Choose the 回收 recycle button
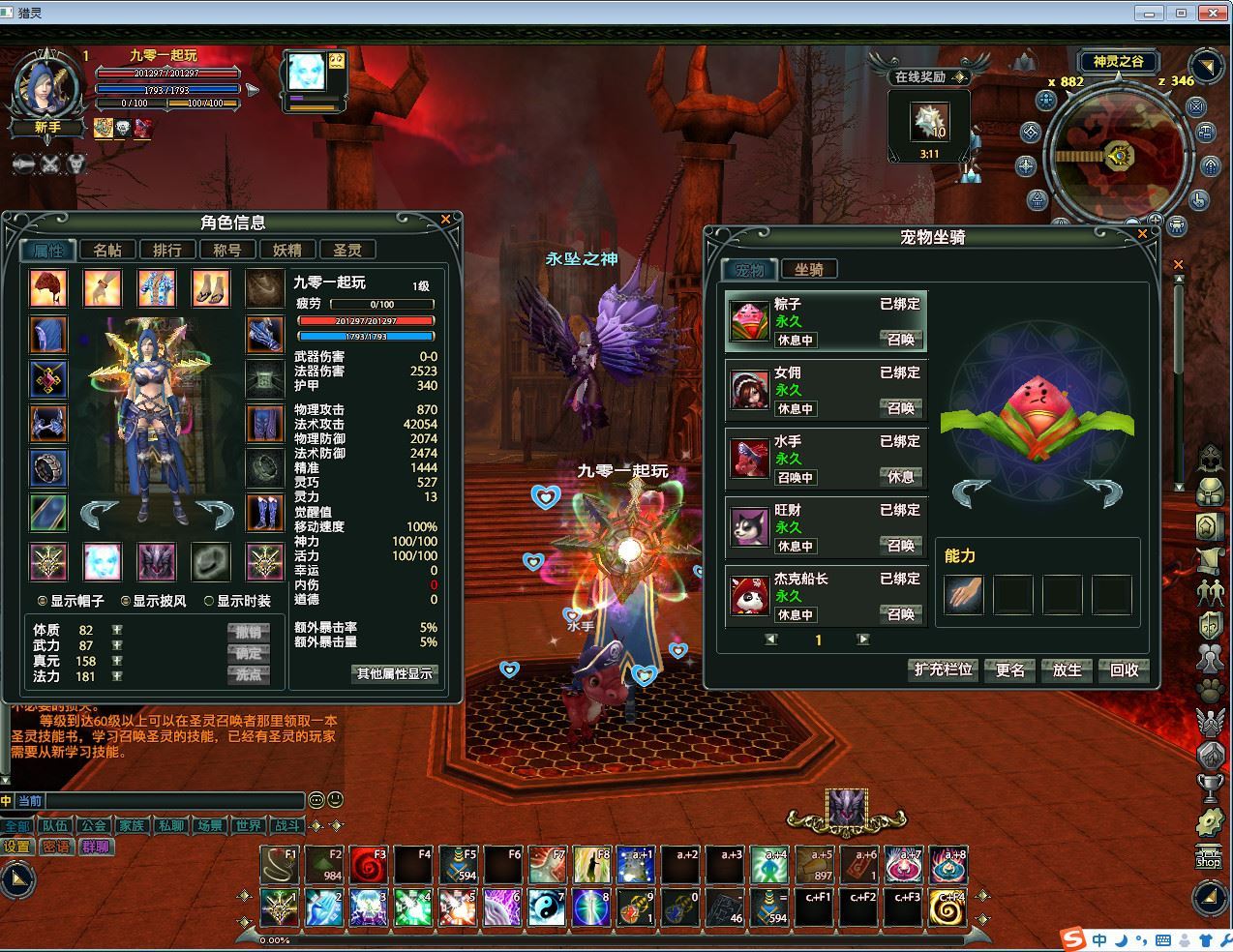This screenshot has height=952, width=1233. coord(1124,669)
